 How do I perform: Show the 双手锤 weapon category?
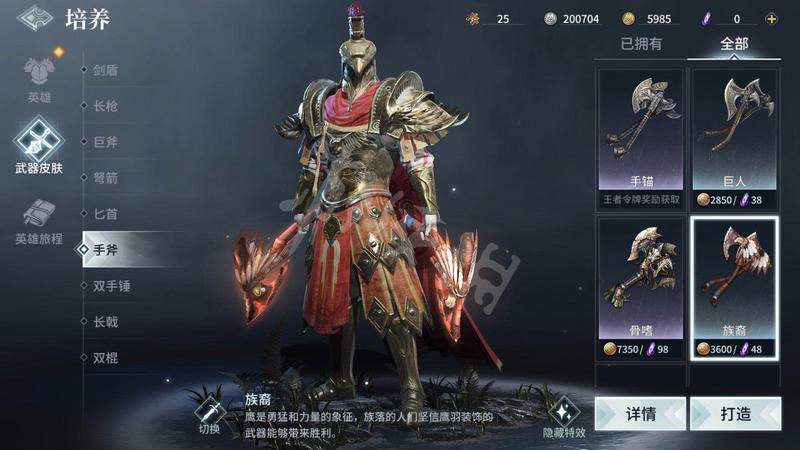[112, 286]
